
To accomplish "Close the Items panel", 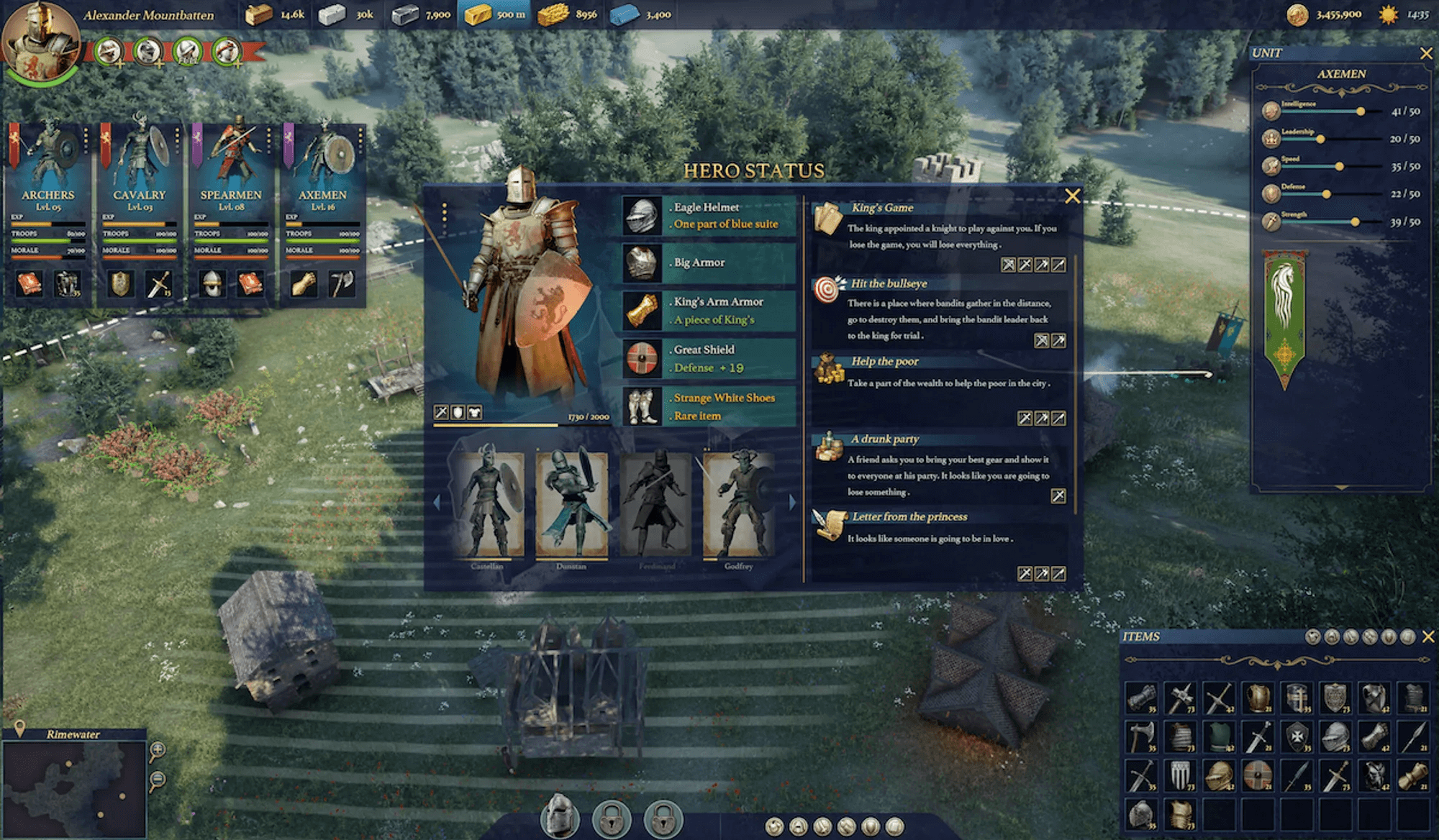I will point(1428,636).
